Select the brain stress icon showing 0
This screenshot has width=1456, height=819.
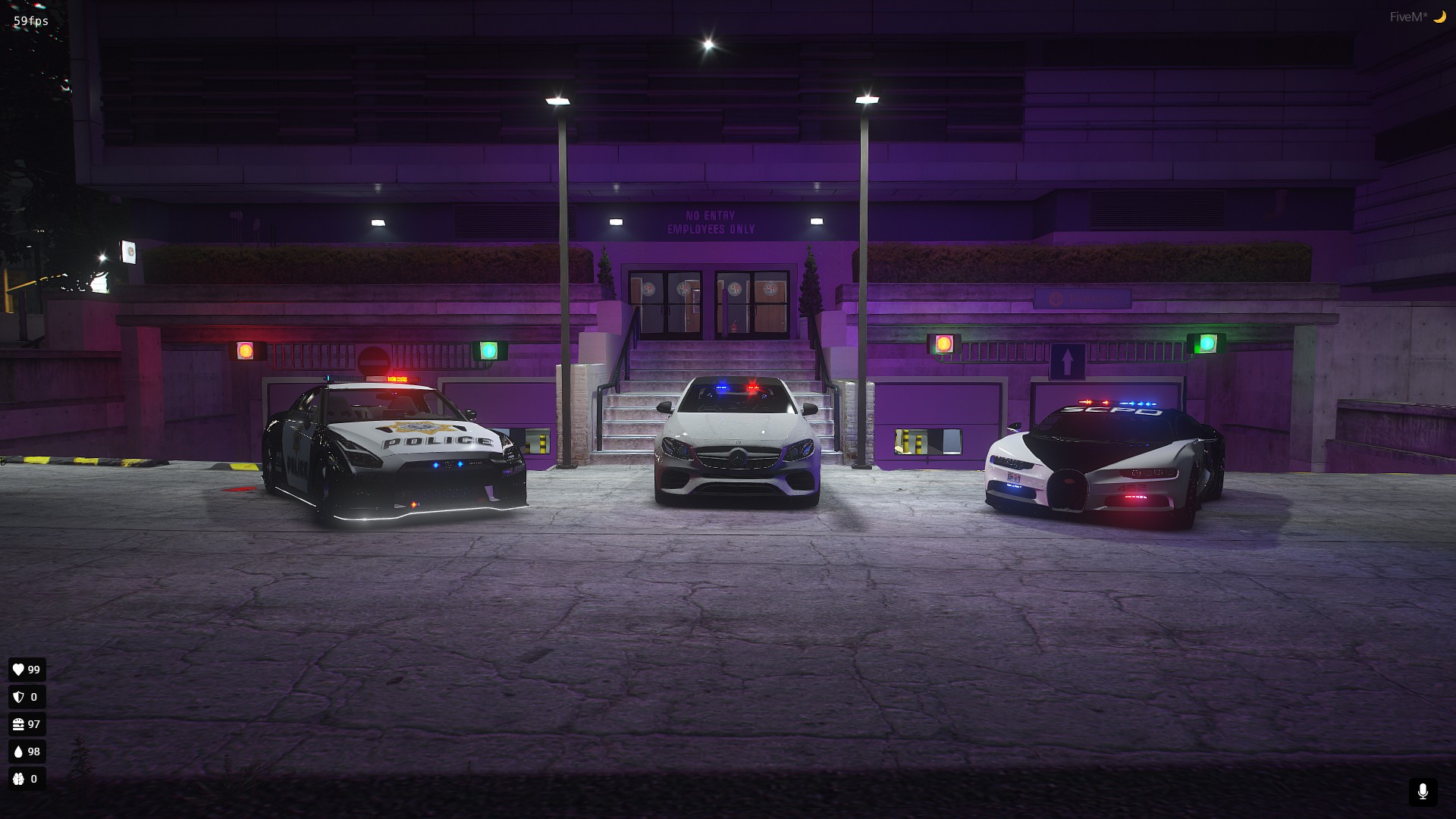(x=18, y=779)
